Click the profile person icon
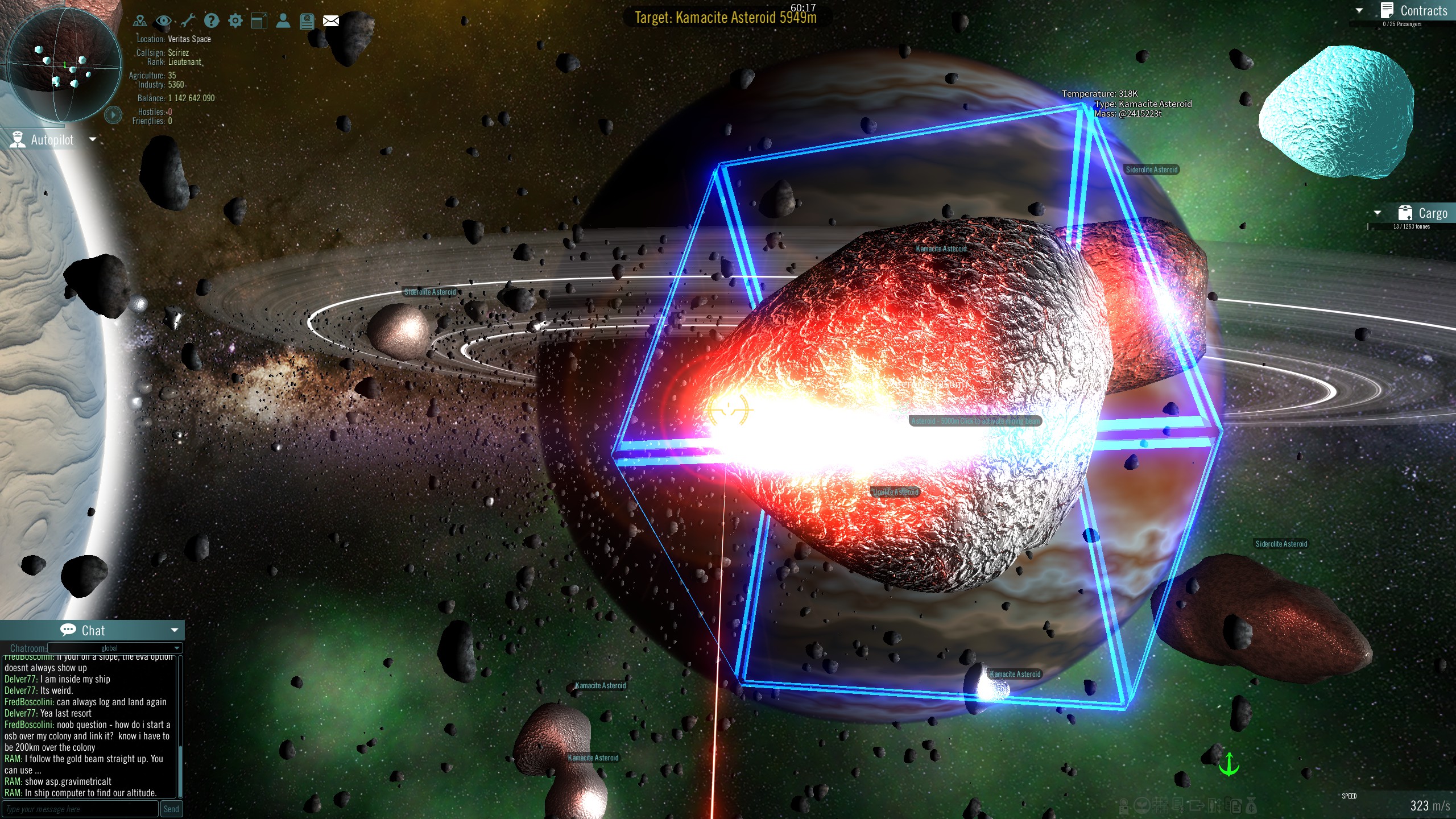Screen dimensions: 1456x819 (284, 20)
